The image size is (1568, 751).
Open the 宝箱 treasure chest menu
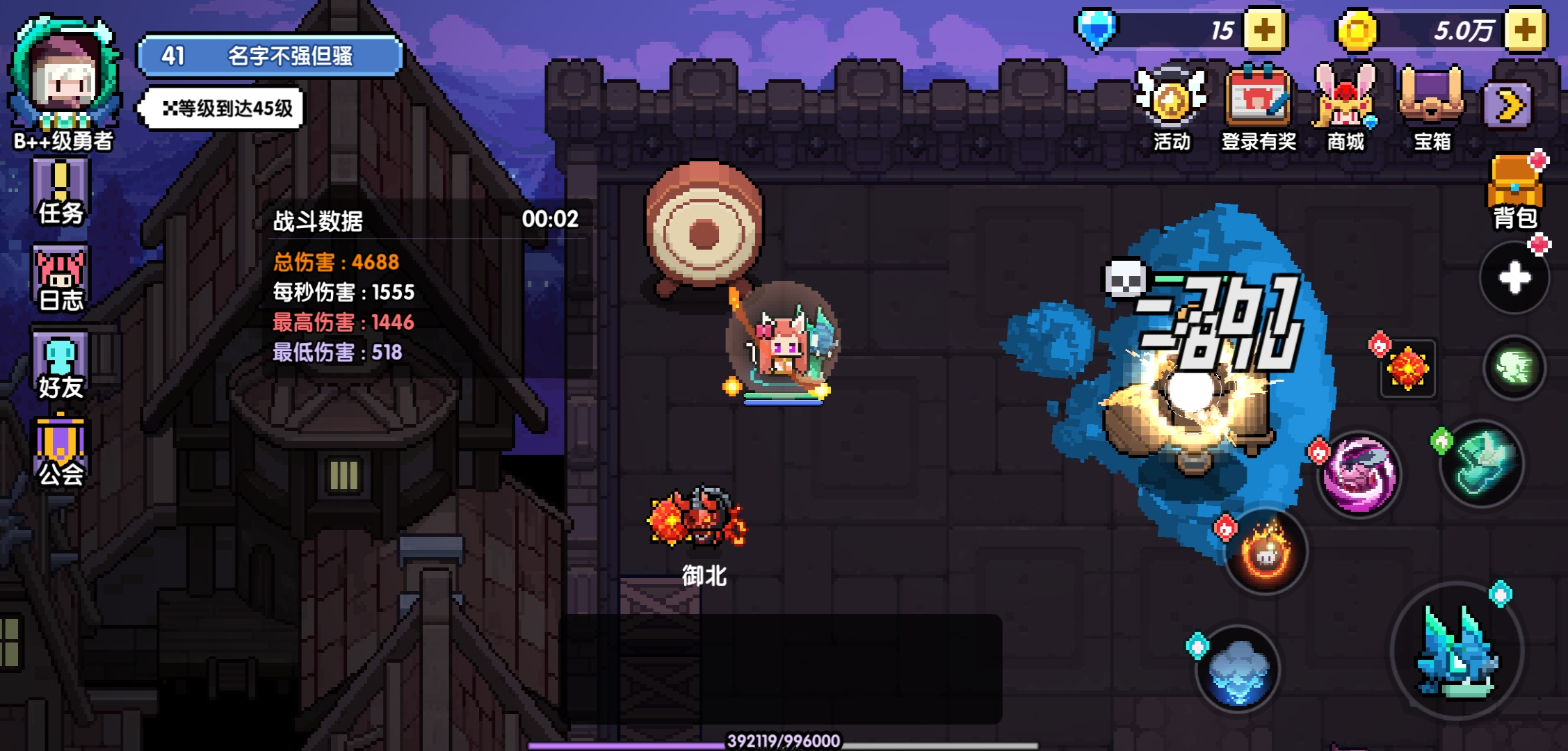(1432, 109)
